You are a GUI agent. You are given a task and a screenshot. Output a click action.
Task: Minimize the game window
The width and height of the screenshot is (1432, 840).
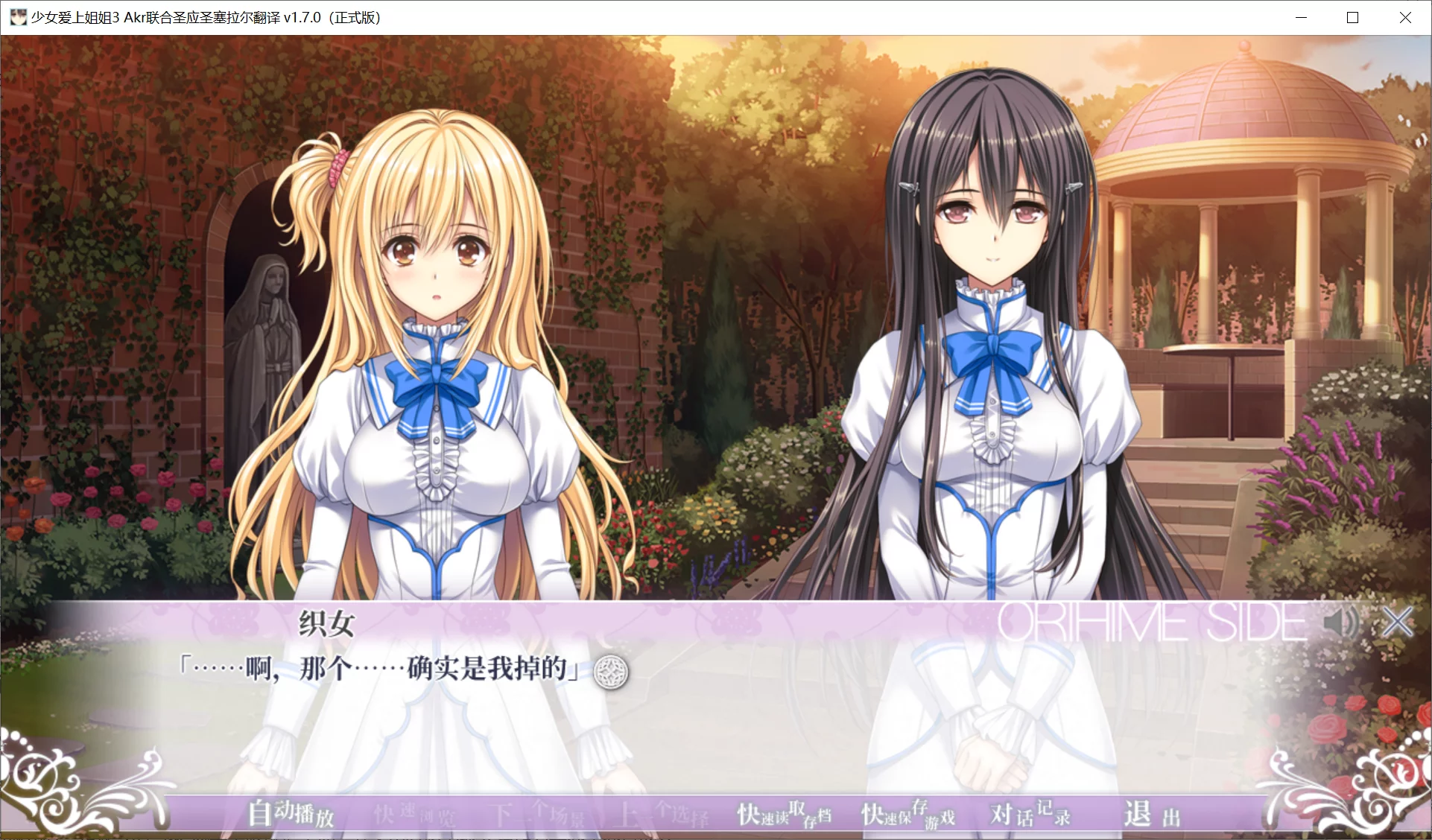click(x=1301, y=16)
